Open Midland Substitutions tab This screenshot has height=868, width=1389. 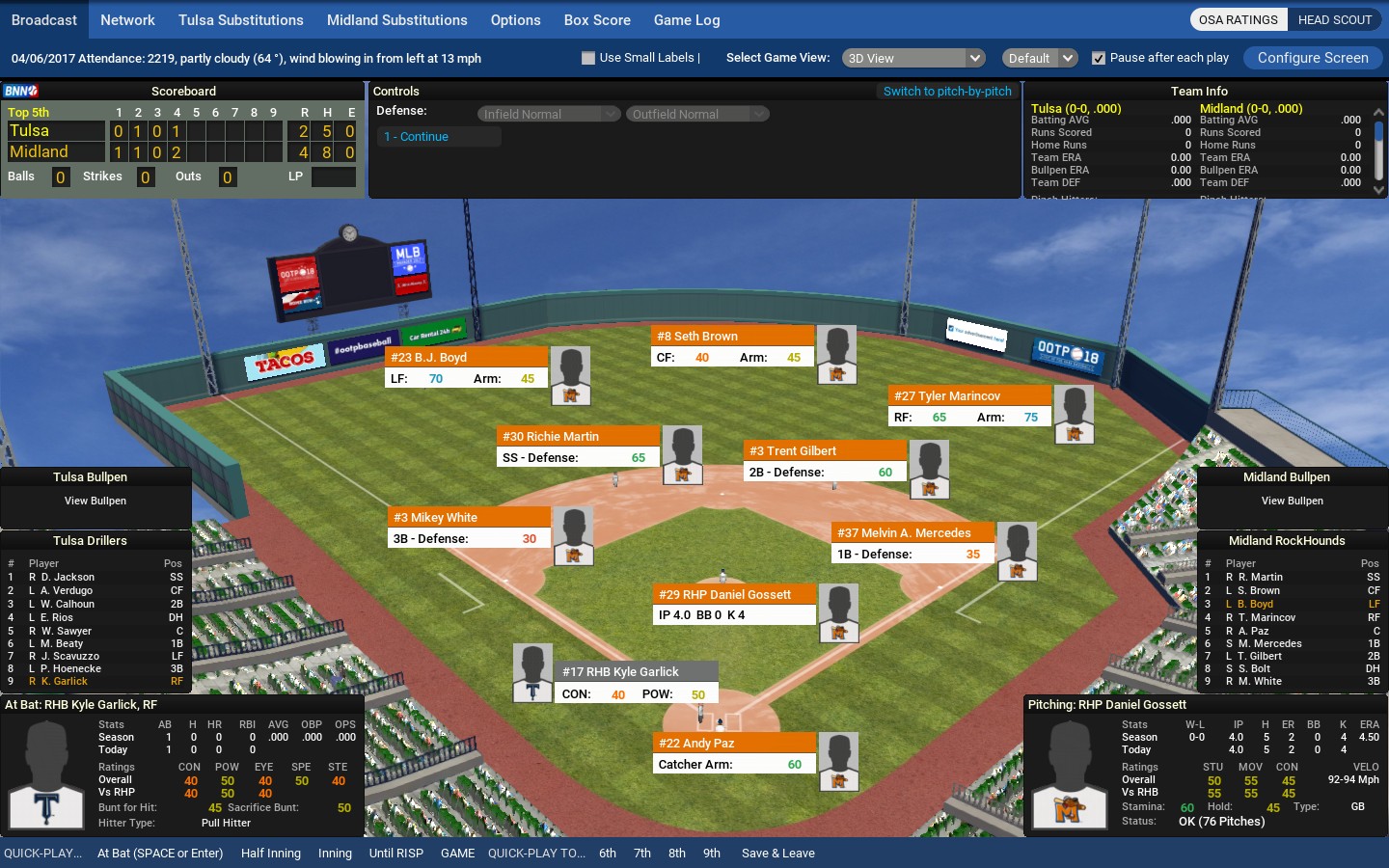pyautogui.click(x=396, y=20)
